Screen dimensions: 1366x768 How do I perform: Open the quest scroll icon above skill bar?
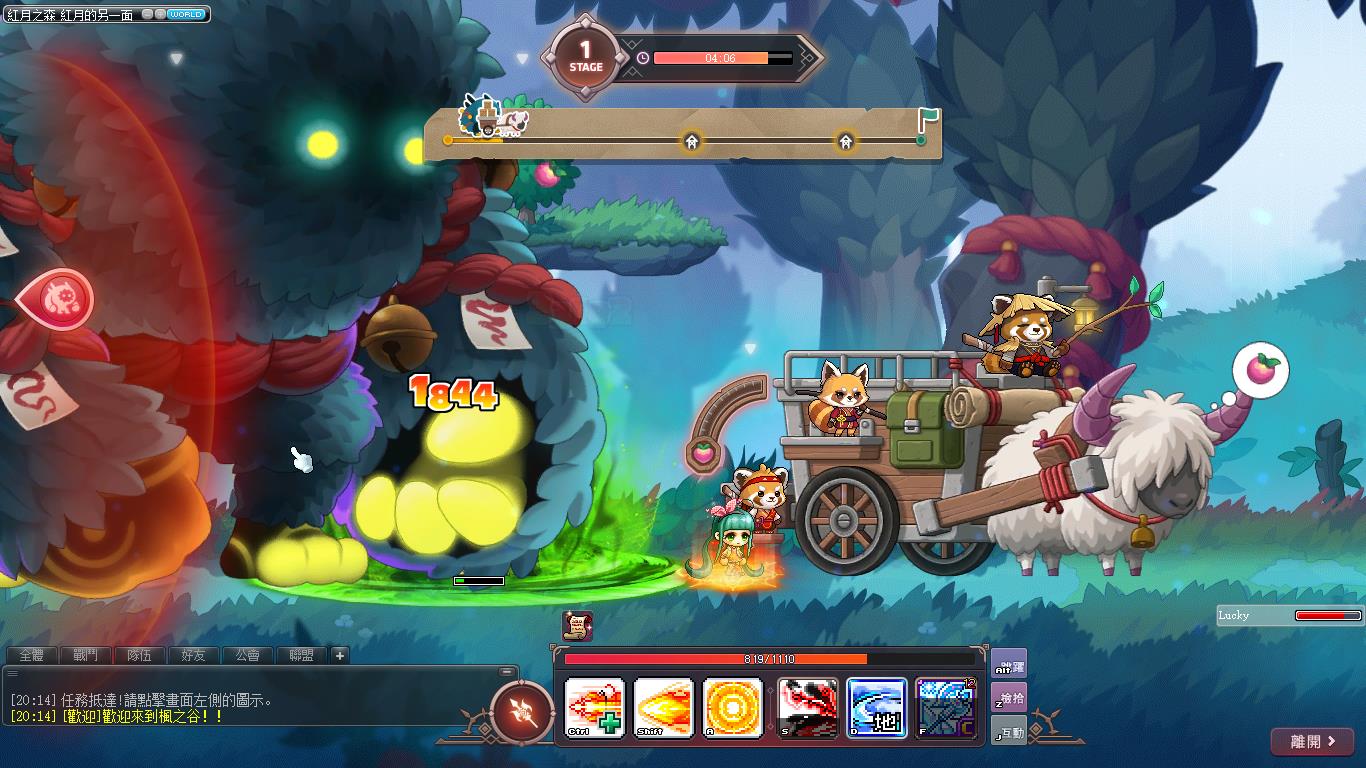[x=577, y=626]
